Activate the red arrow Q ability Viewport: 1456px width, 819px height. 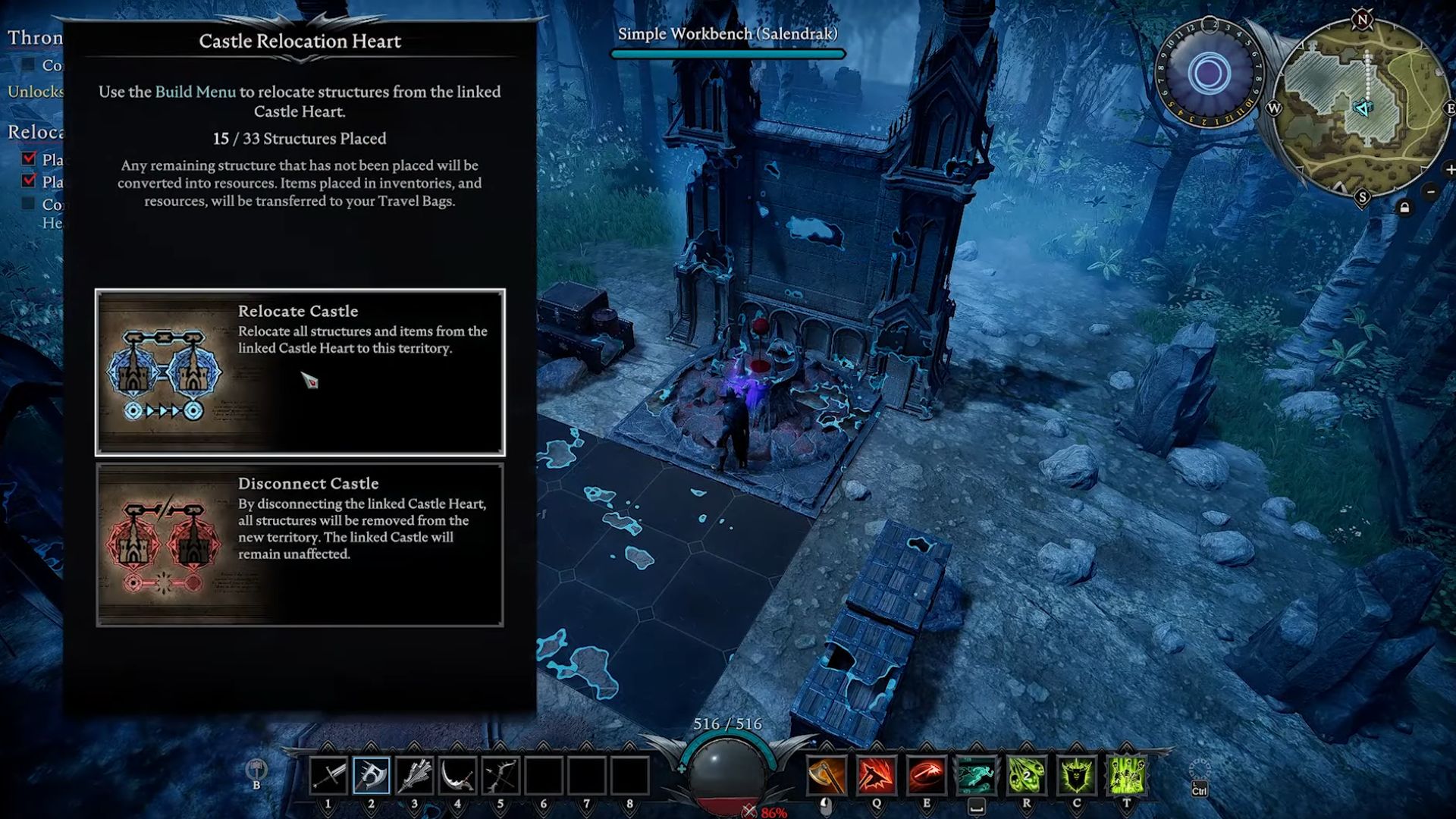pyautogui.click(x=876, y=776)
